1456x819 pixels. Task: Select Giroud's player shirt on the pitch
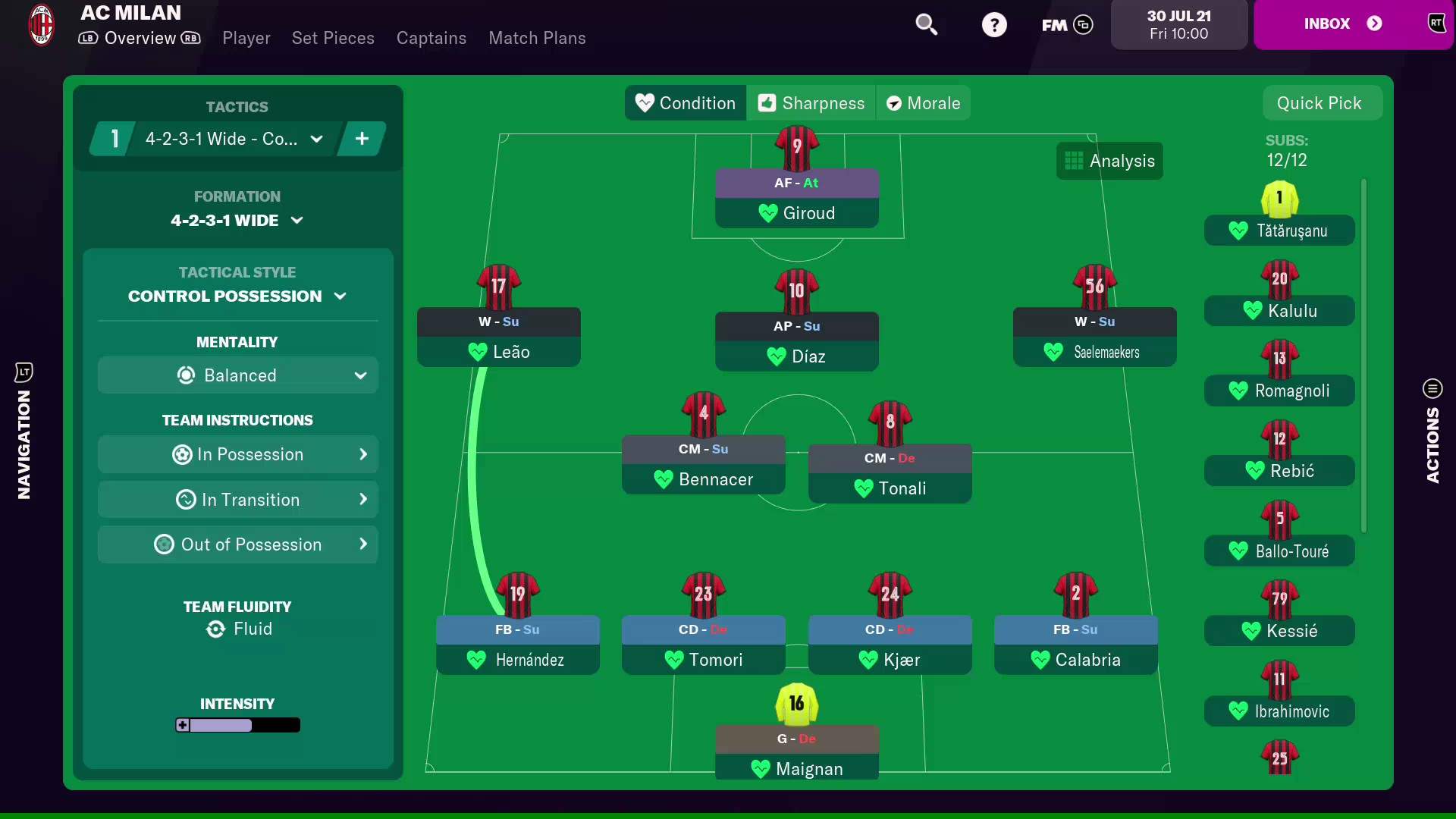tap(797, 148)
